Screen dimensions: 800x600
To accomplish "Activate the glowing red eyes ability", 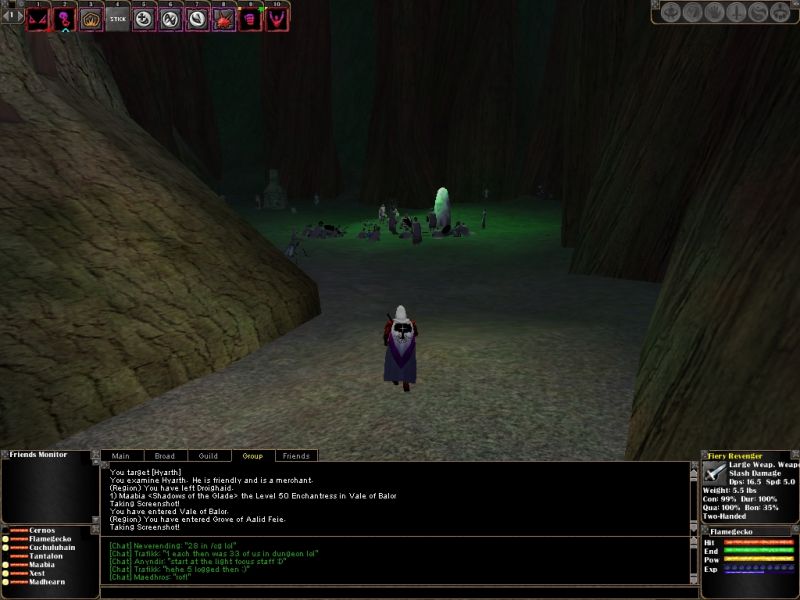I will coord(38,18).
